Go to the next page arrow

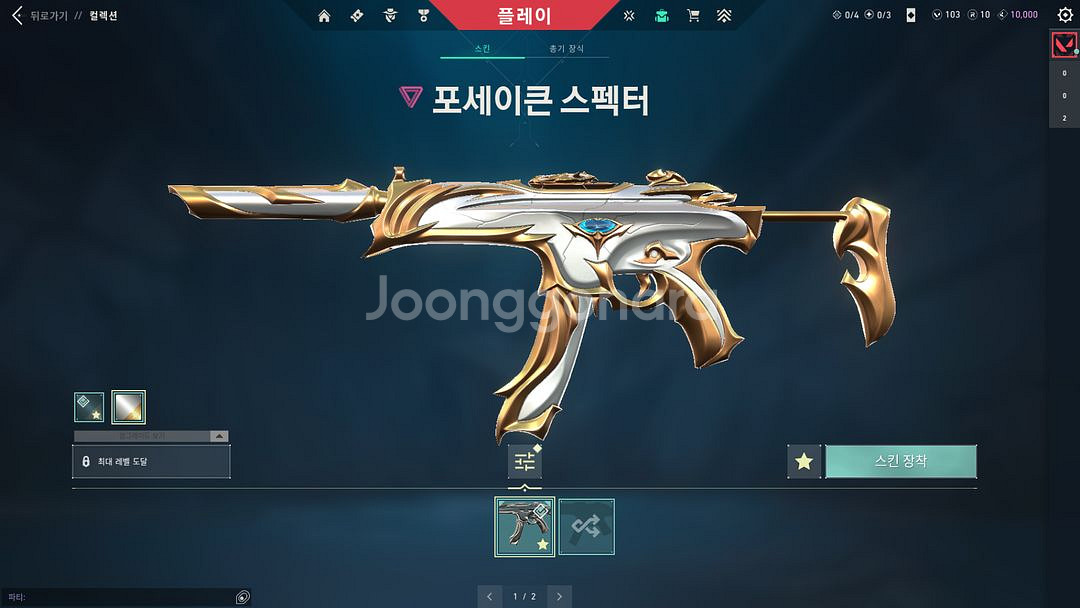560,596
